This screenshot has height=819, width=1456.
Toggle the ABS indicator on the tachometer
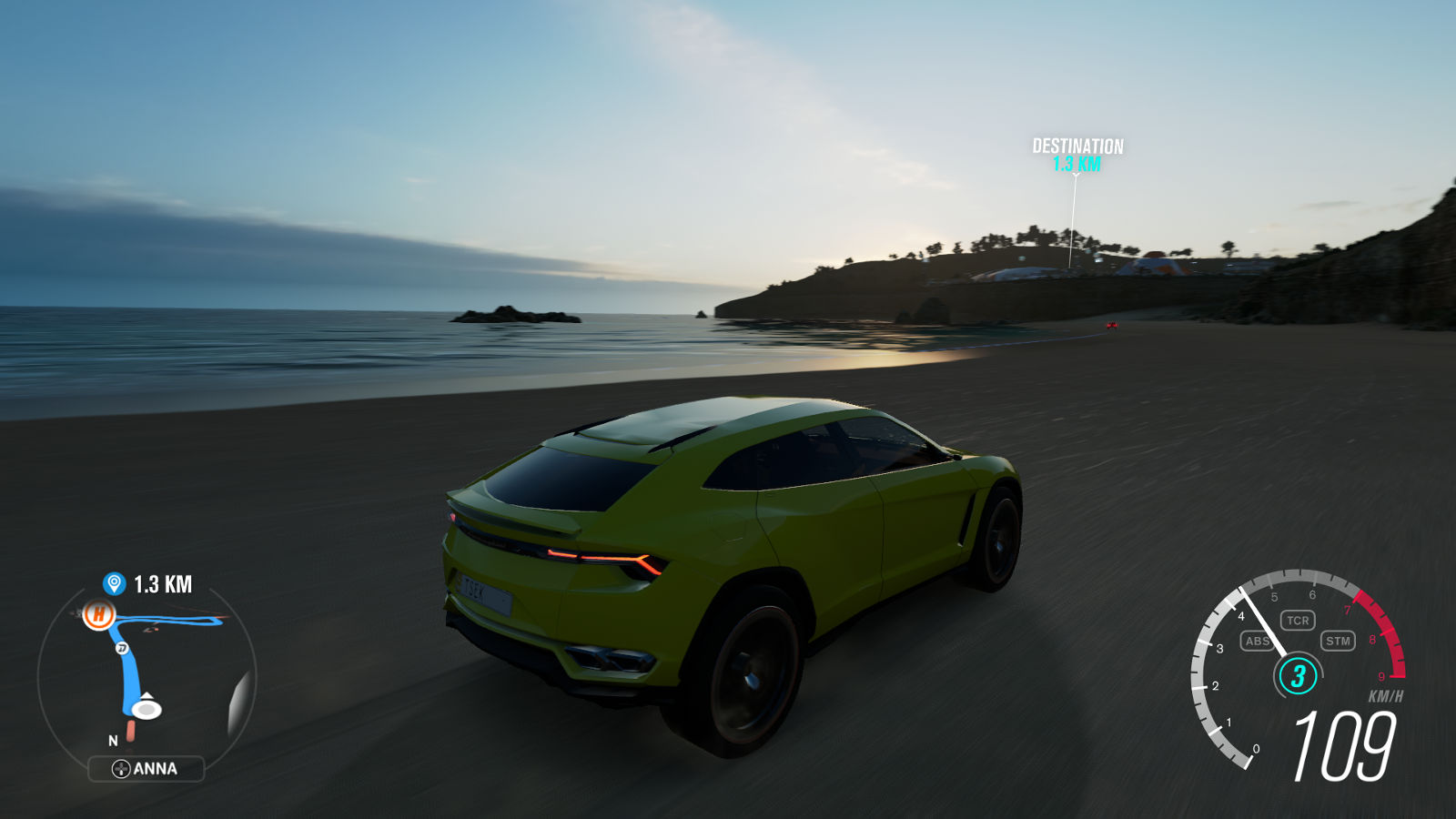coord(1257,641)
